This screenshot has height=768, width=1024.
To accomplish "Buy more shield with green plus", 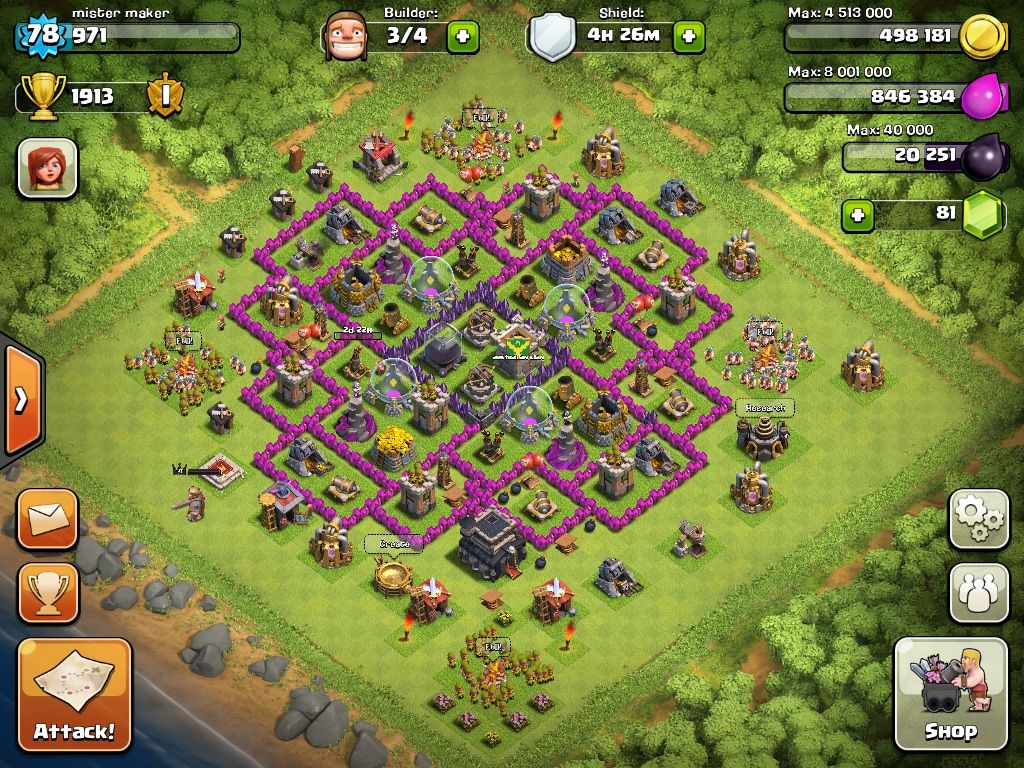I will click(688, 37).
